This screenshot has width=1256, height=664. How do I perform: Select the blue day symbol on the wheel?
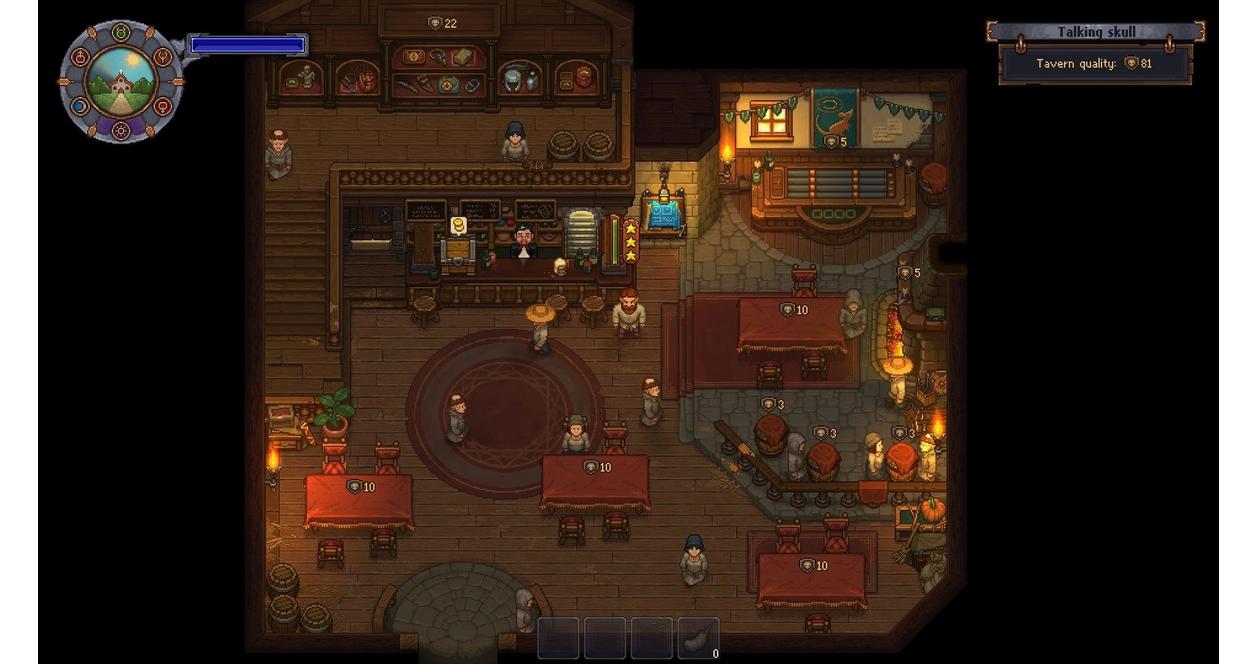(78, 106)
